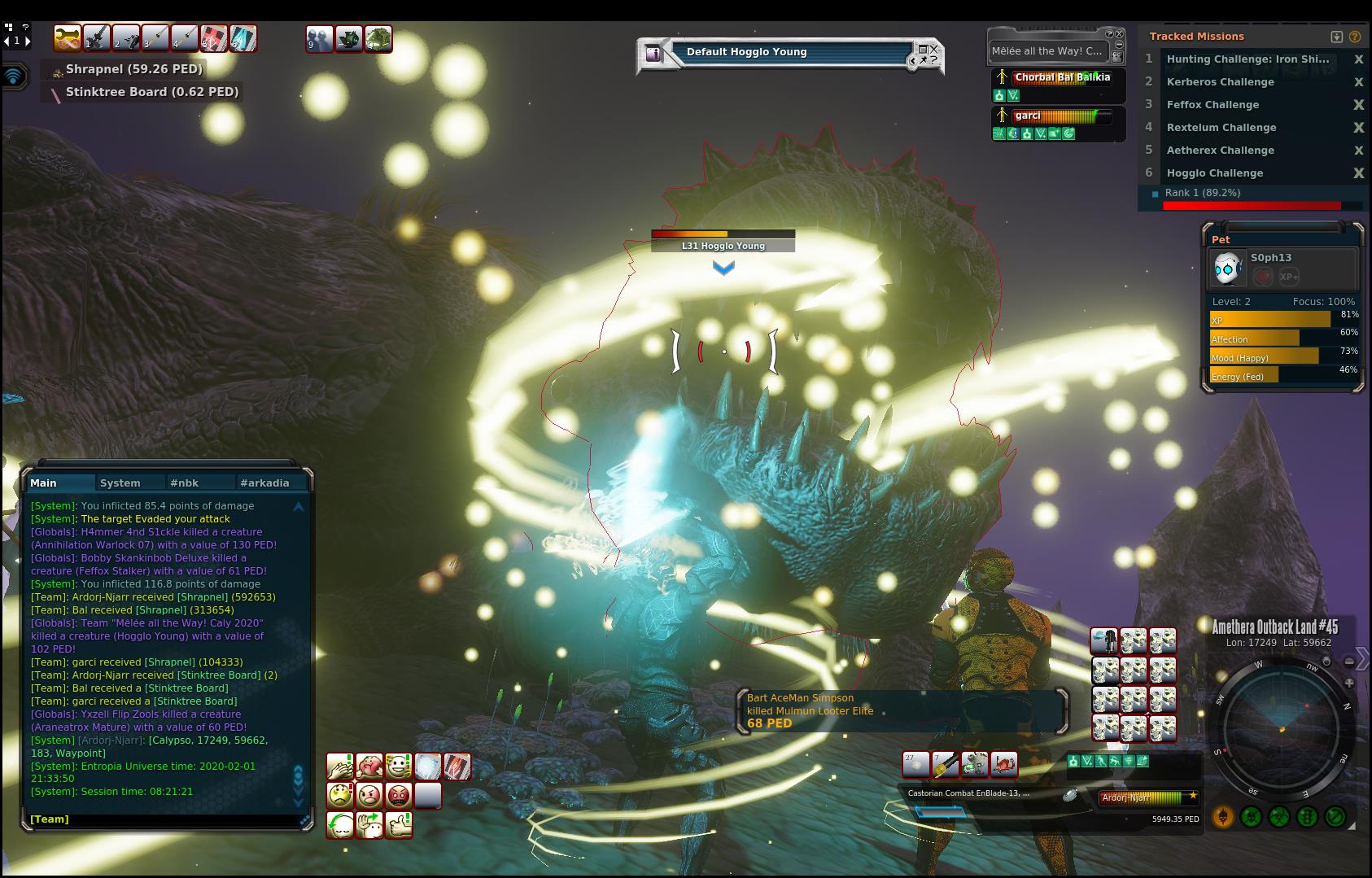Select the Kerberos Challenge tracked mission
The width and height of the screenshot is (1372, 878).
(x=1220, y=82)
